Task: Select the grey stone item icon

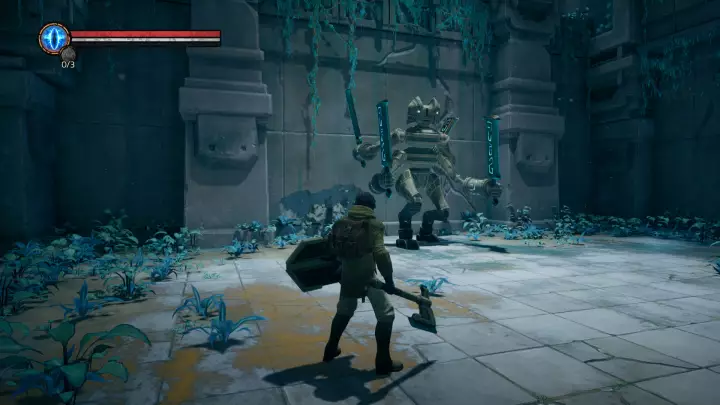Action: (x=68, y=53)
